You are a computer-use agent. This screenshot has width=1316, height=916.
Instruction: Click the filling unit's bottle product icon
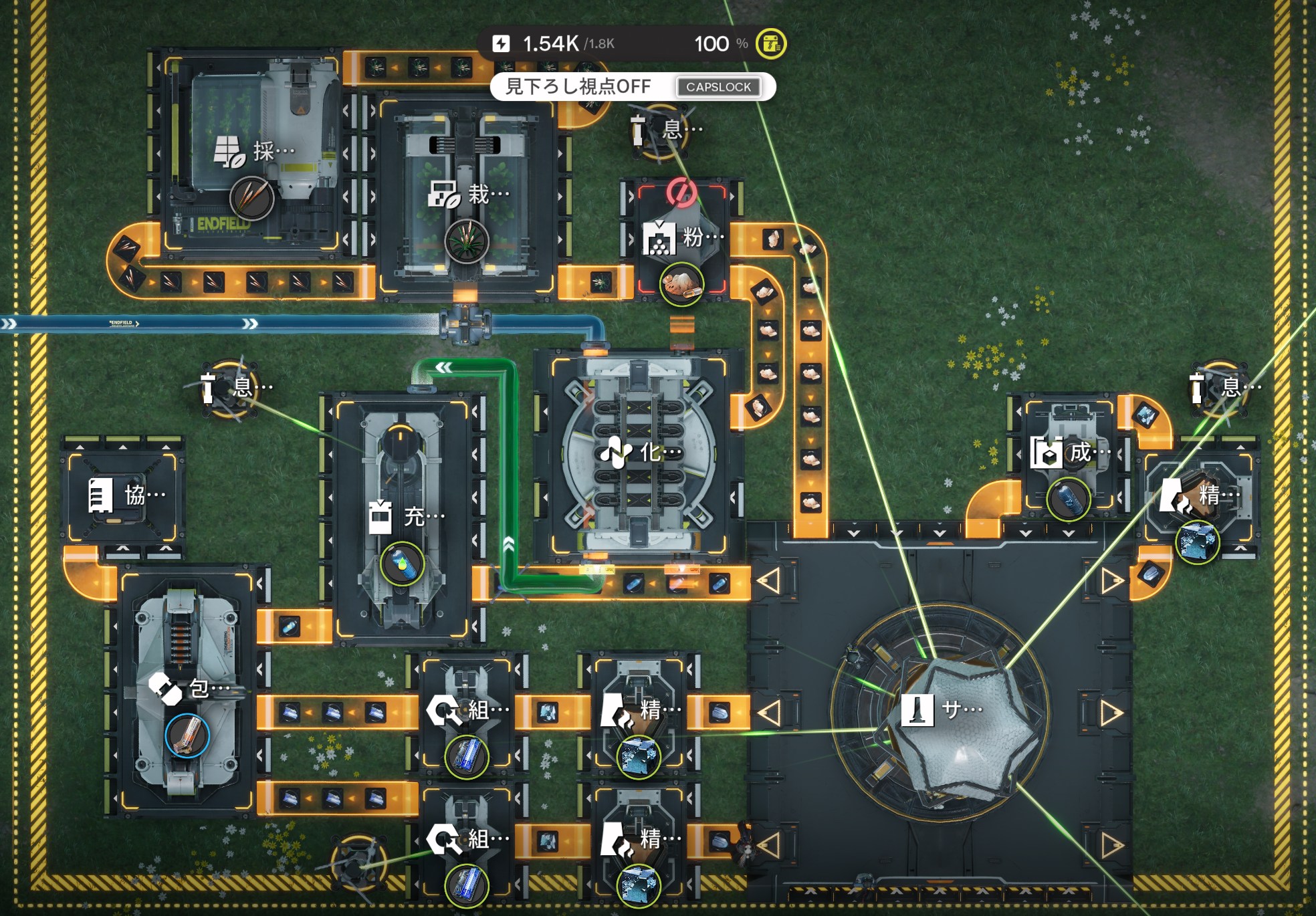(402, 564)
